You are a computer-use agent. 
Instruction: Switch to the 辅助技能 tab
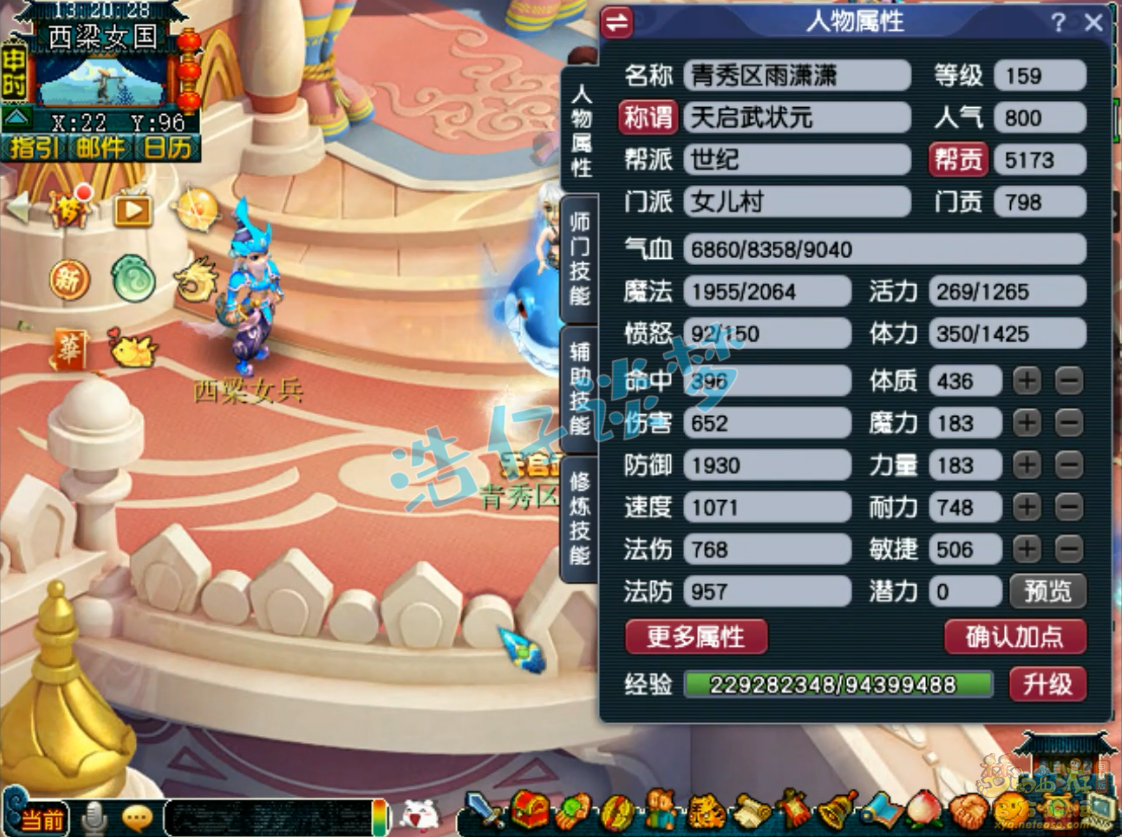tap(580, 388)
